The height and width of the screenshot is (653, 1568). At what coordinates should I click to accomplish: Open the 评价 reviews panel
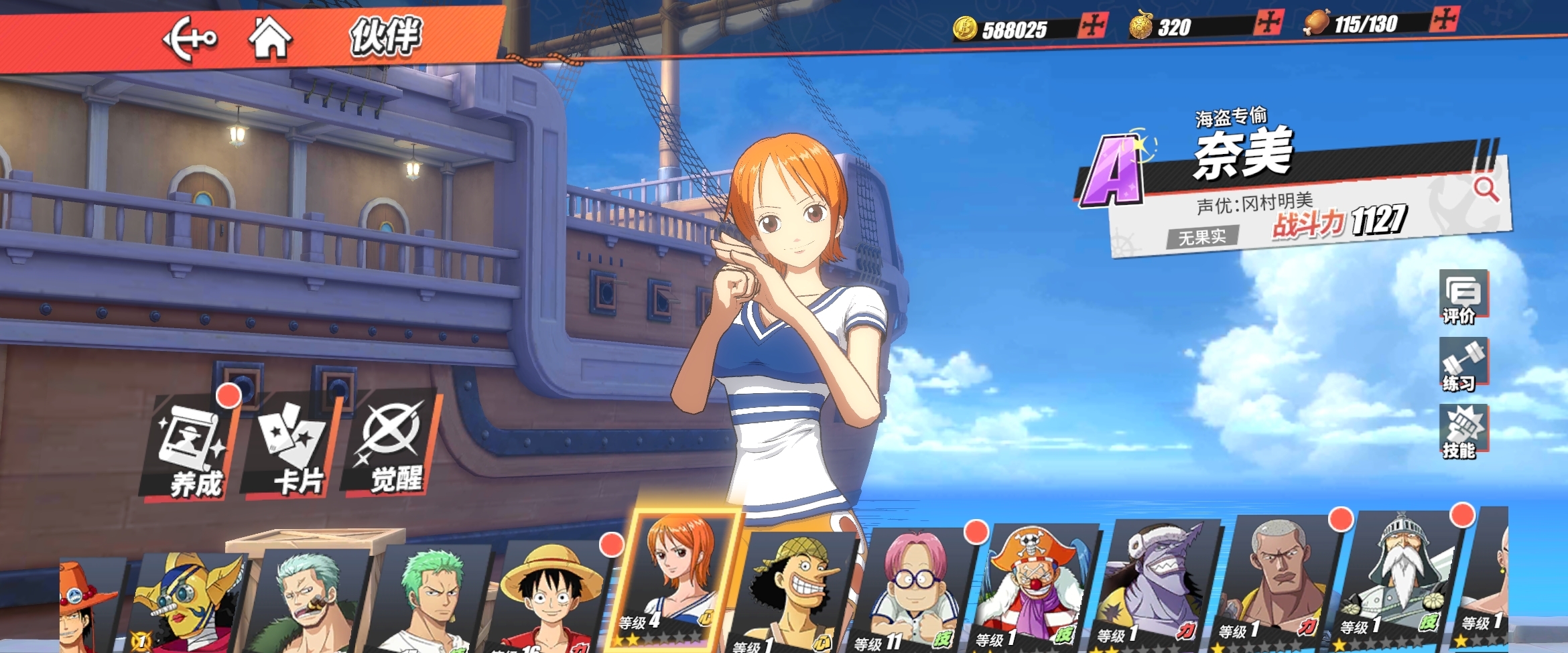[x=1463, y=297]
